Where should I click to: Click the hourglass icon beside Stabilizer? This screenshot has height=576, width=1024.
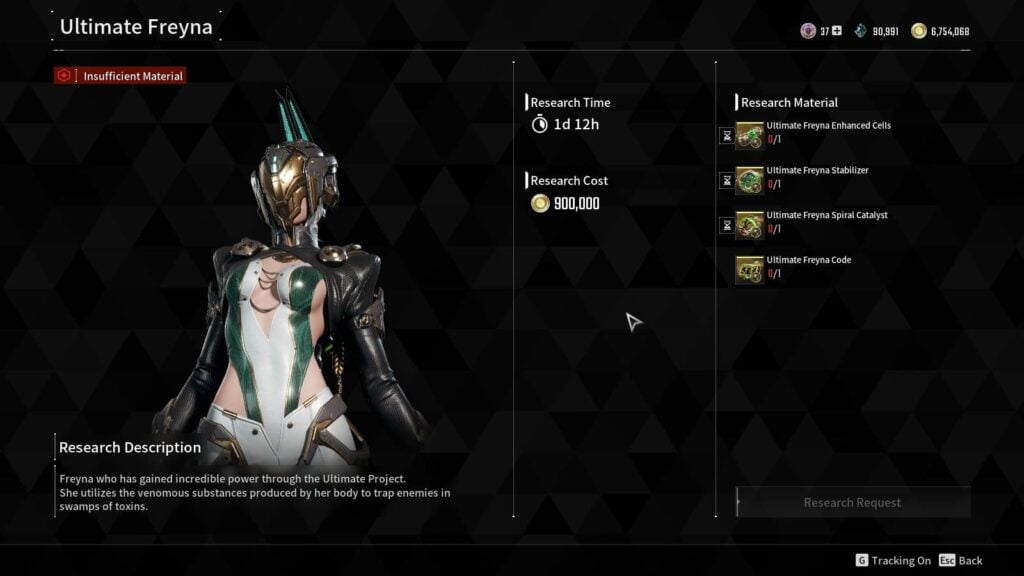(727, 181)
